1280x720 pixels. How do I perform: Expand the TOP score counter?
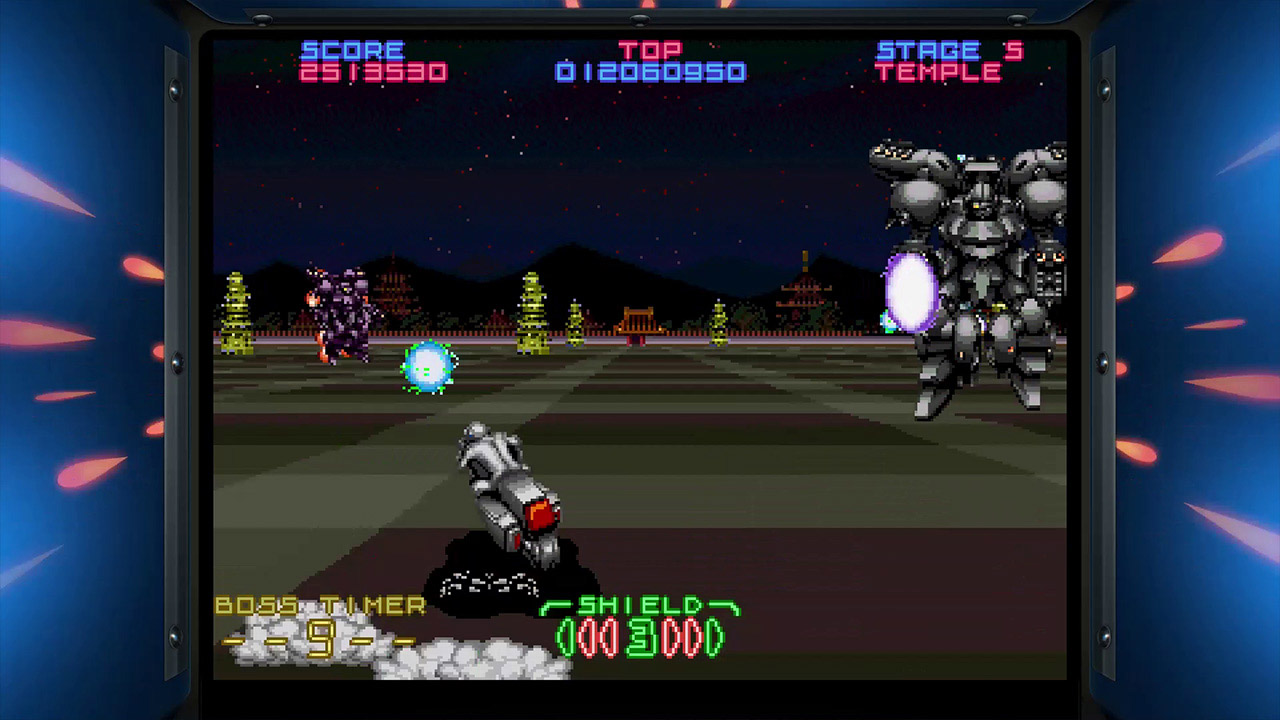[x=650, y=60]
